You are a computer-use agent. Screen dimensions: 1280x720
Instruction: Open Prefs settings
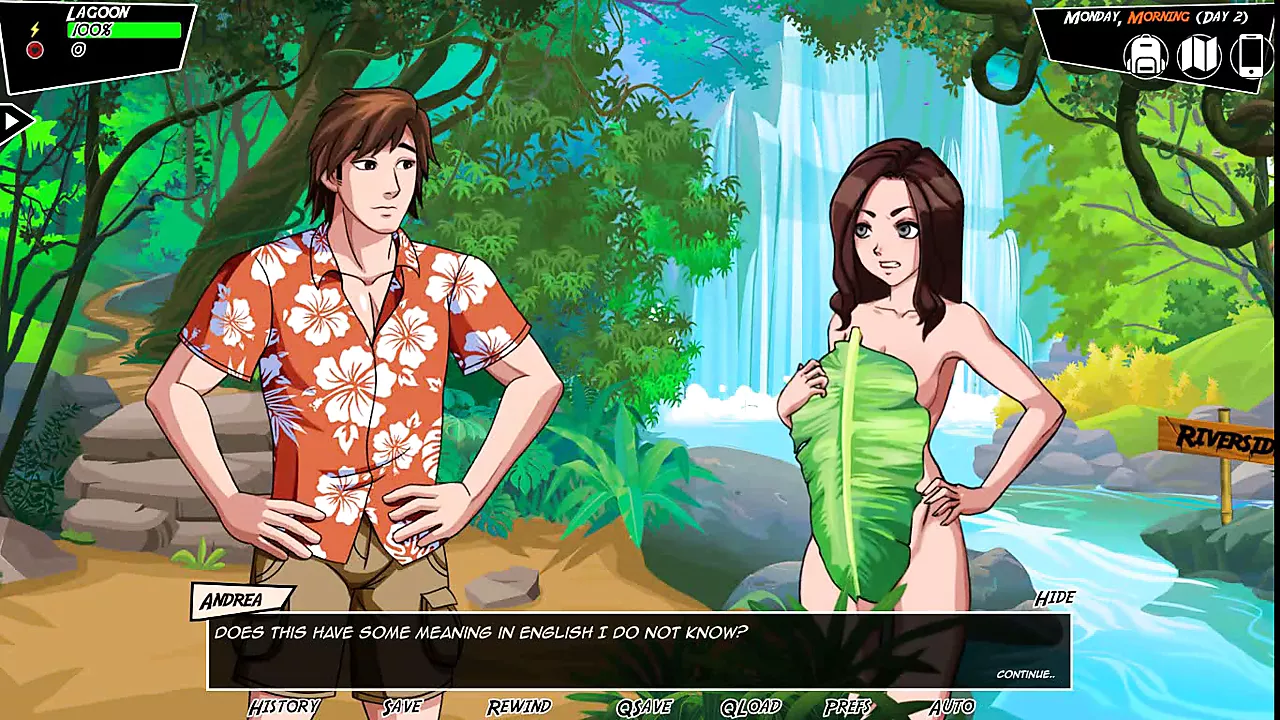pyautogui.click(x=848, y=707)
